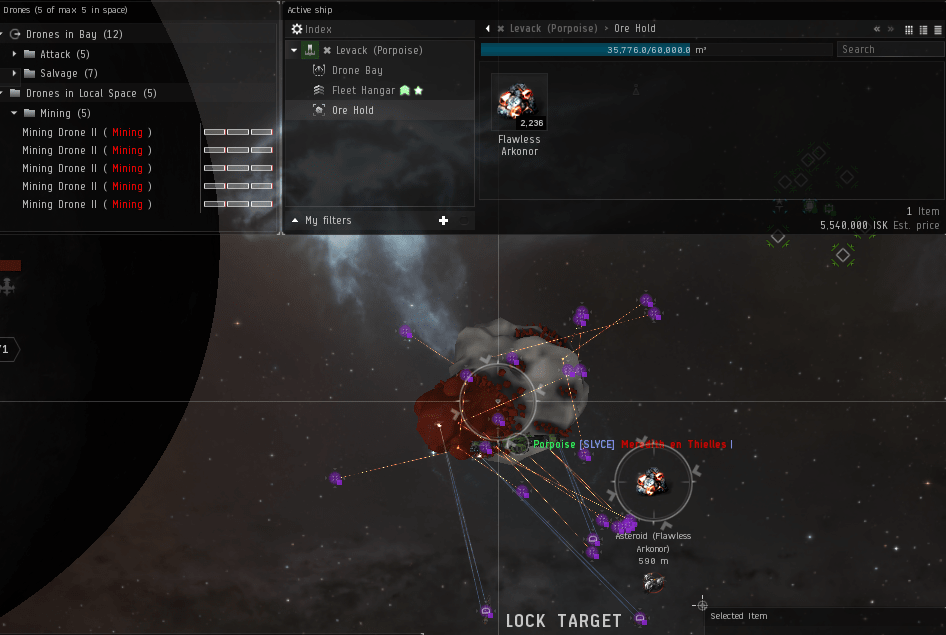This screenshot has height=635, width=946.
Task: Go back with inventory double-left arrow
Action: pyautogui.click(x=877, y=29)
